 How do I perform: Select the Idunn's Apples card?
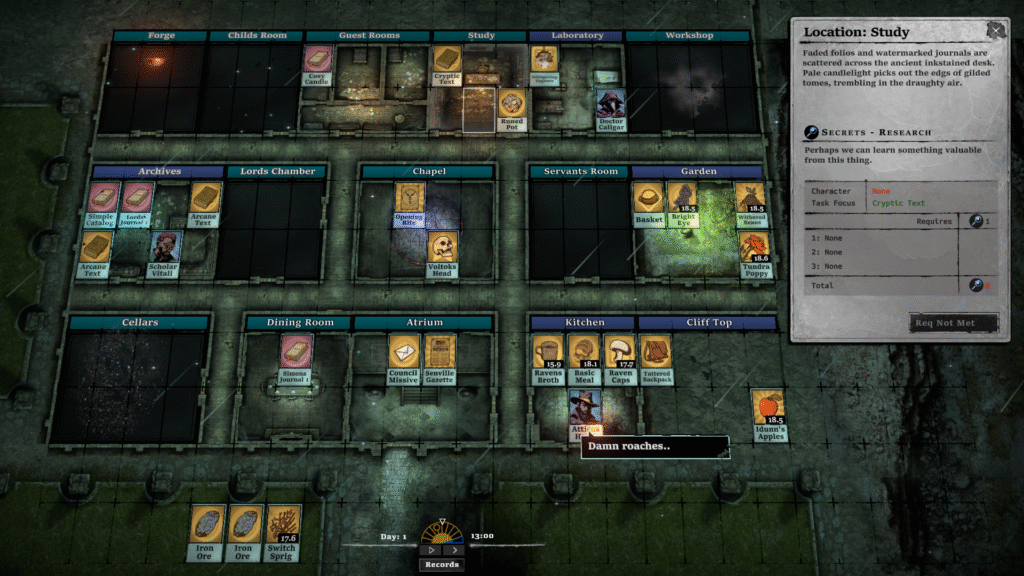pos(768,414)
